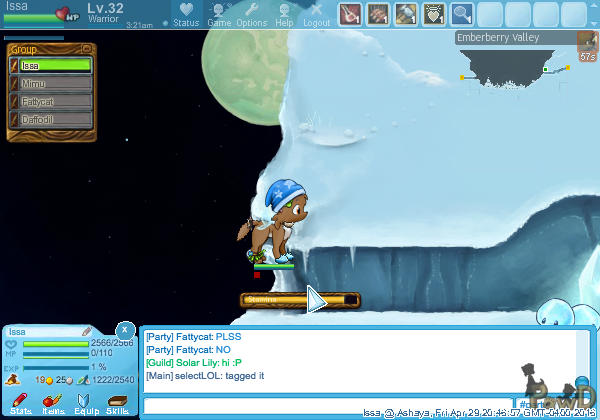Open the Stats window
Viewport: 600px width, 420px height.
click(21, 403)
